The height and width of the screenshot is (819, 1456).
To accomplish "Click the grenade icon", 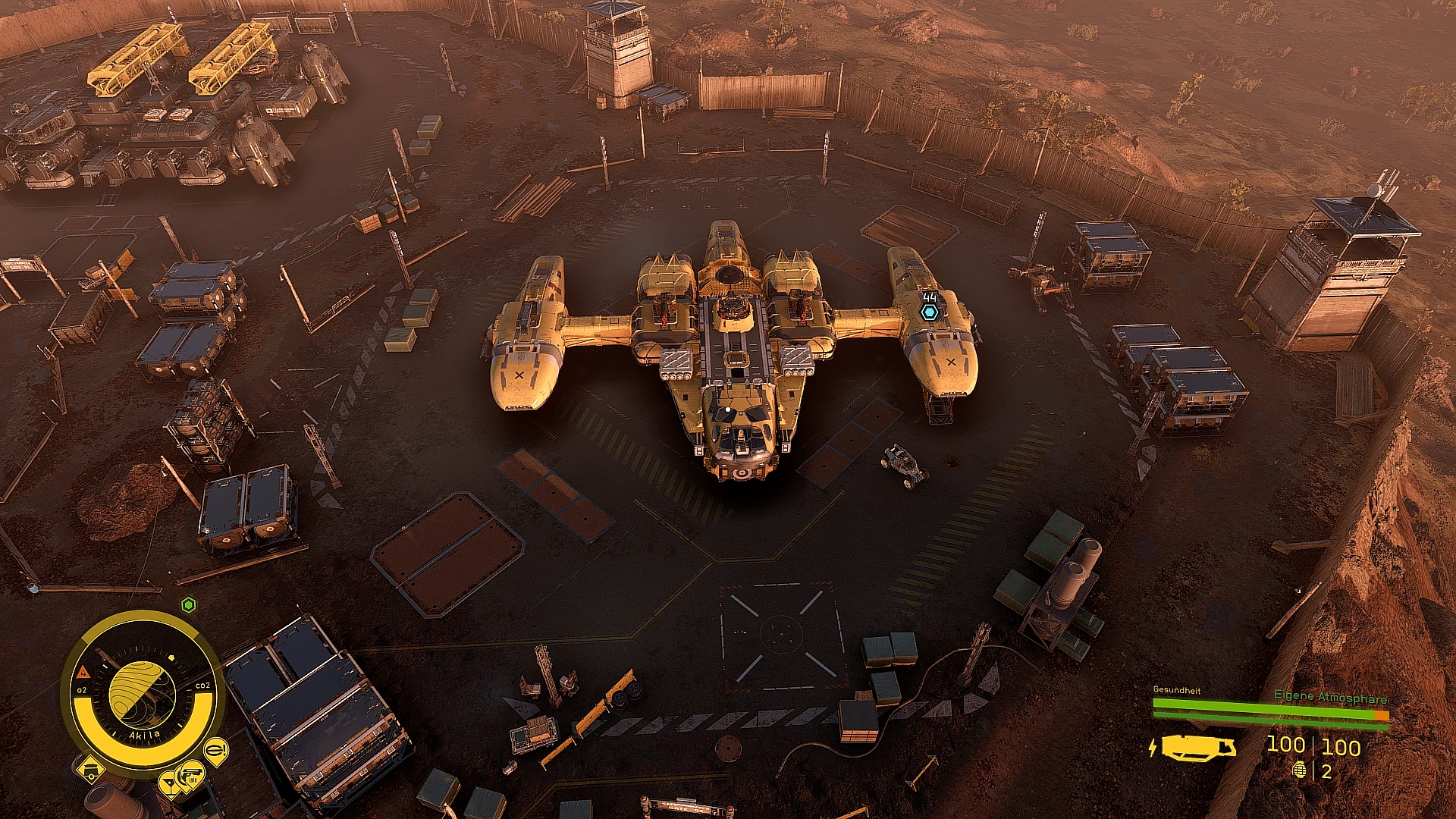I will coord(1299,771).
